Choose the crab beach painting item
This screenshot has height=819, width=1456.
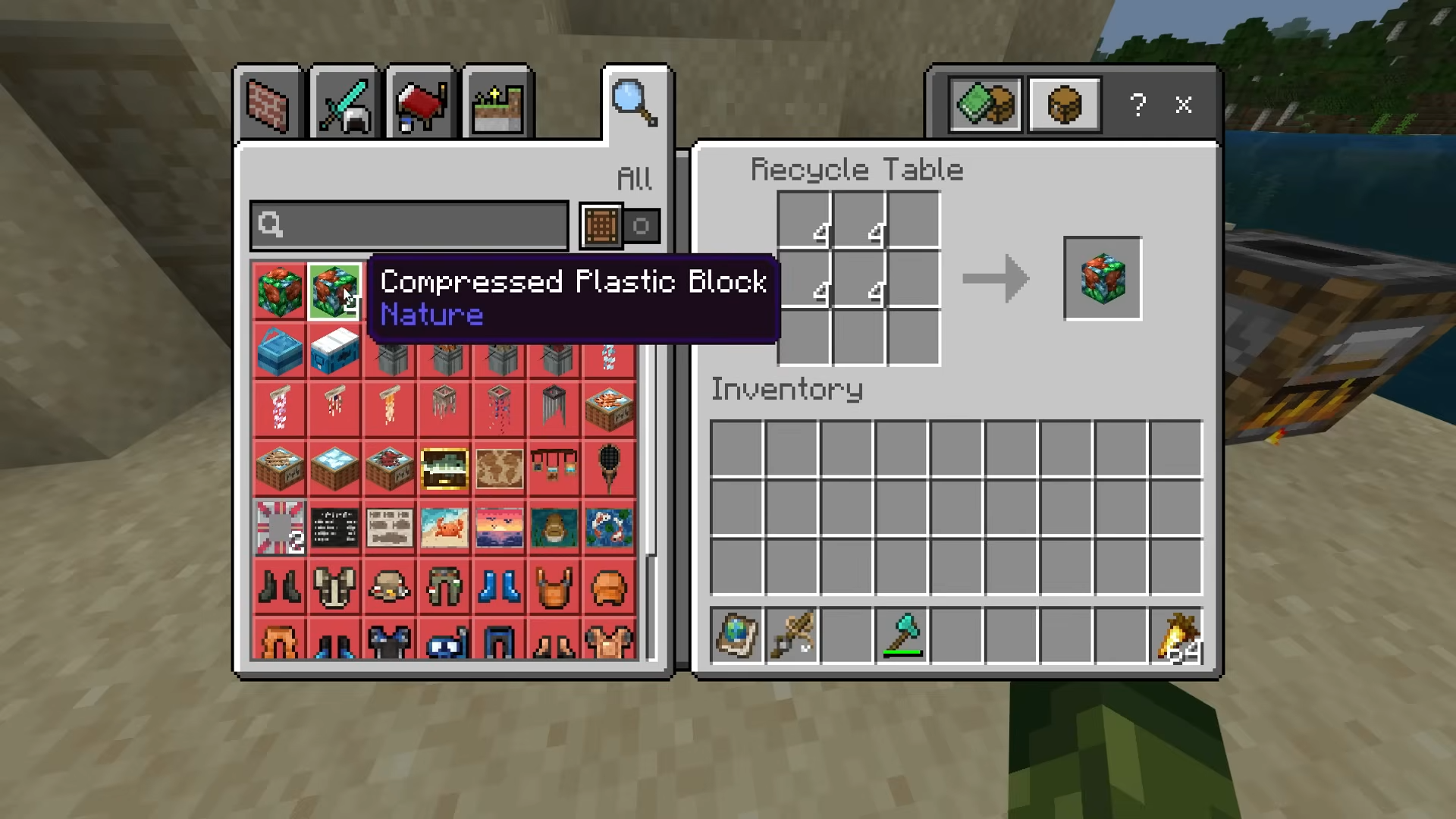click(444, 527)
